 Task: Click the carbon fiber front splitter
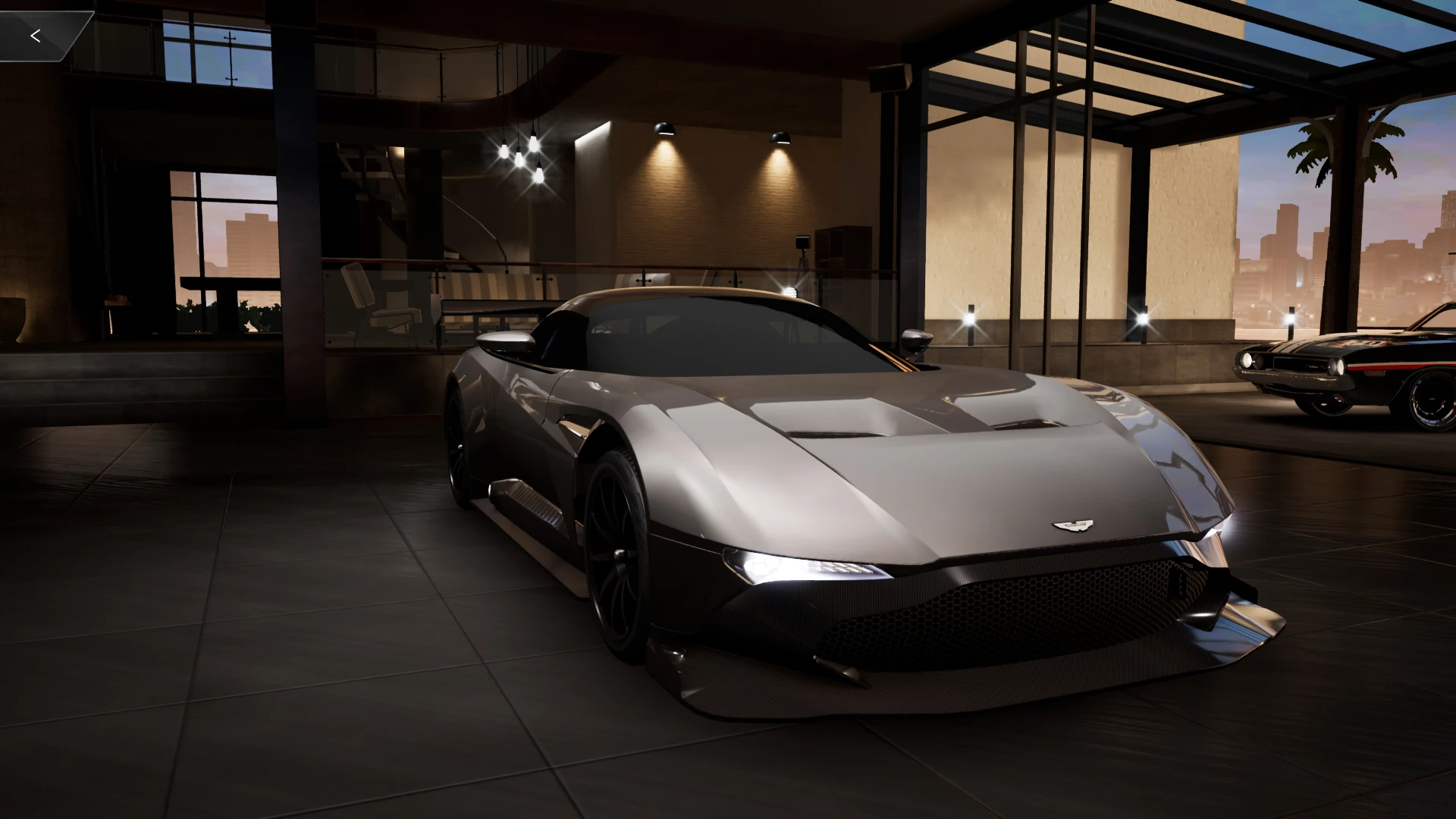(948, 682)
